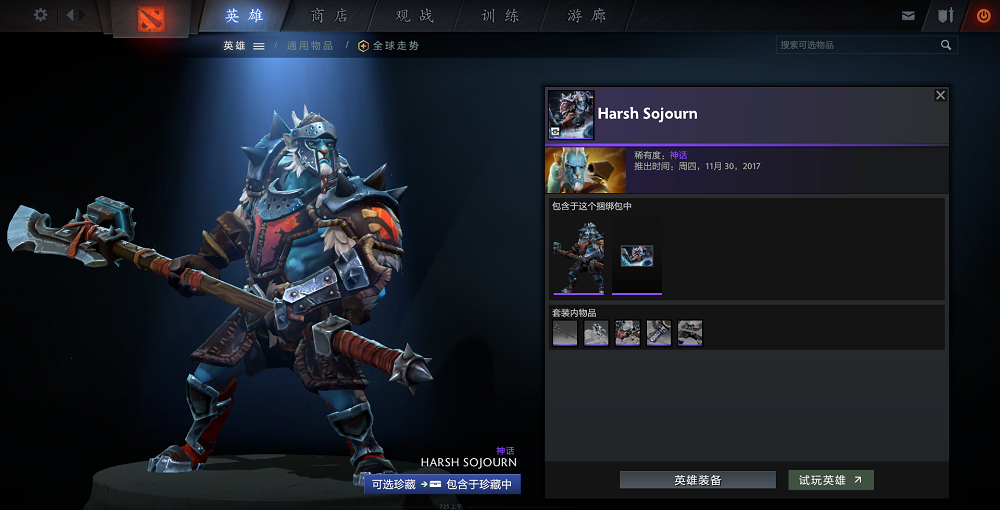1000x510 pixels.
Task: Focus the 搜索可选物品 search box
Action: click(x=857, y=45)
